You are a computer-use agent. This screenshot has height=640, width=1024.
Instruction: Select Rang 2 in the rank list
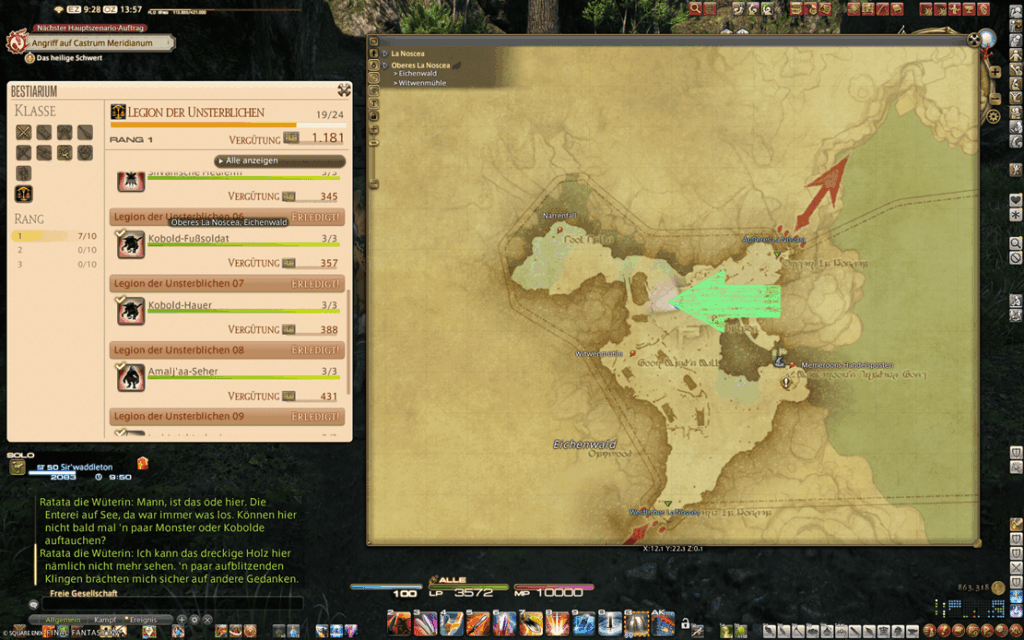(x=56, y=250)
